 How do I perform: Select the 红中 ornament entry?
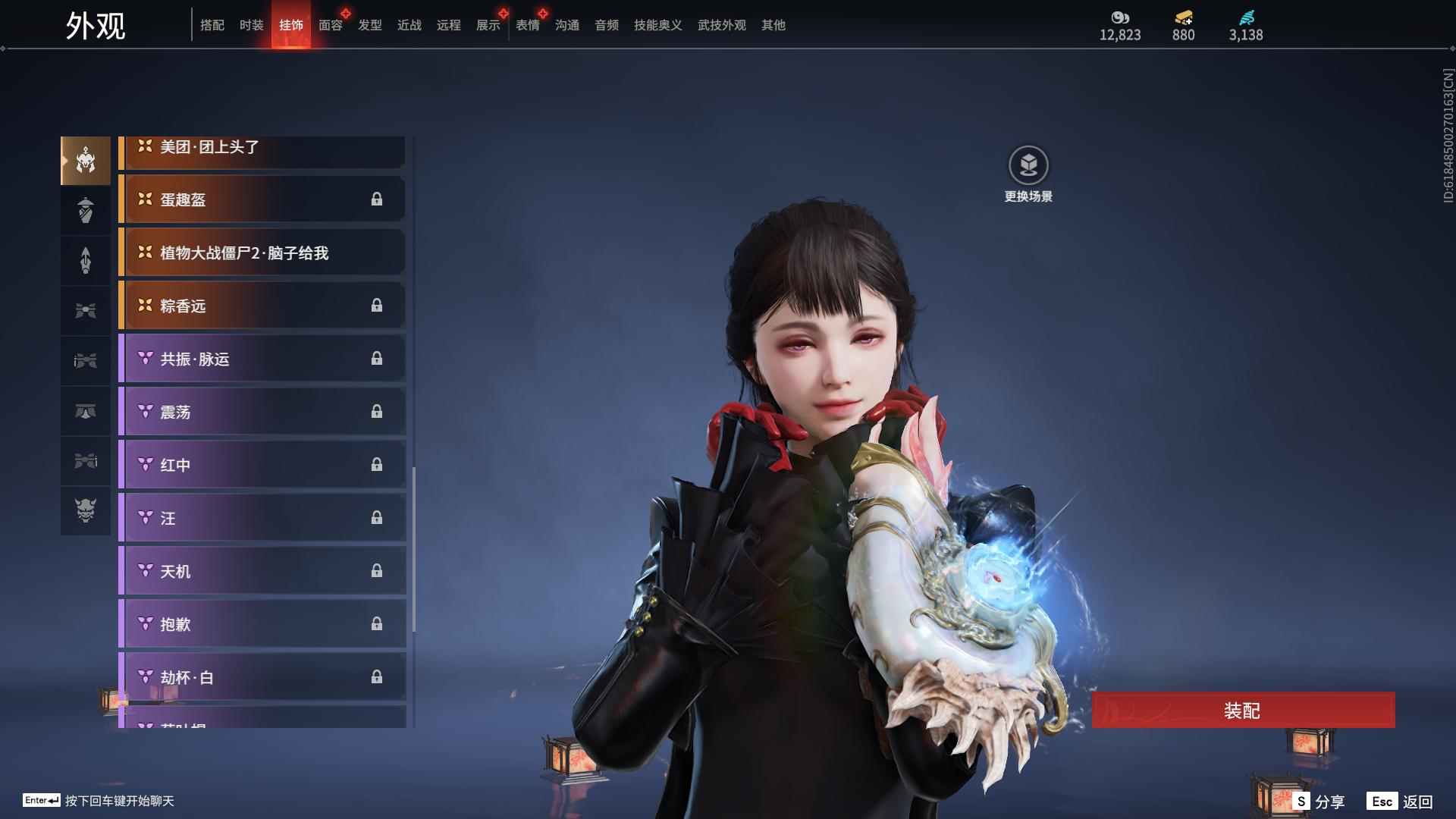click(x=262, y=465)
